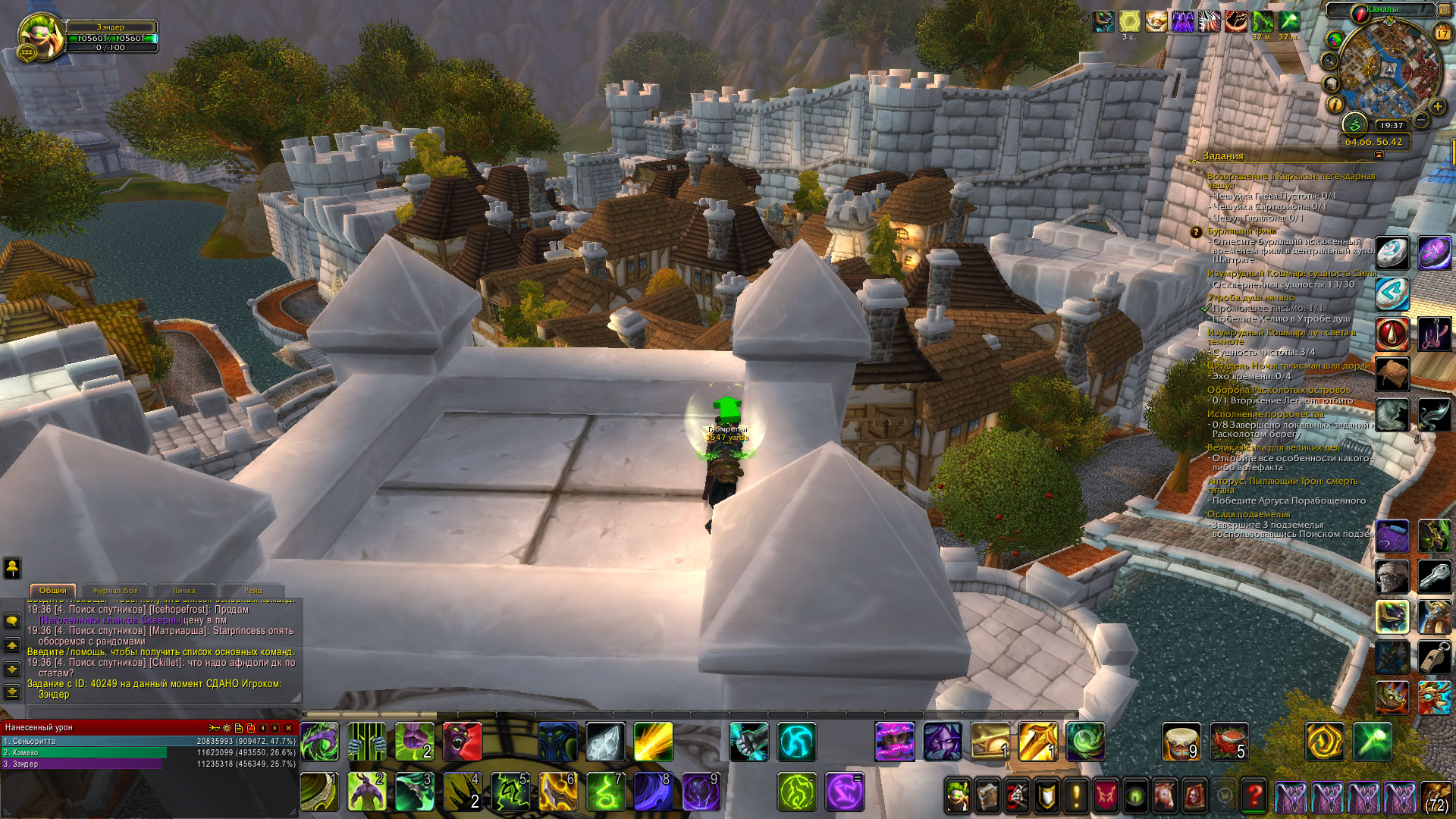Cast the yellow beam ability
Screen dimensions: 1456x819
click(x=653, y=741)
